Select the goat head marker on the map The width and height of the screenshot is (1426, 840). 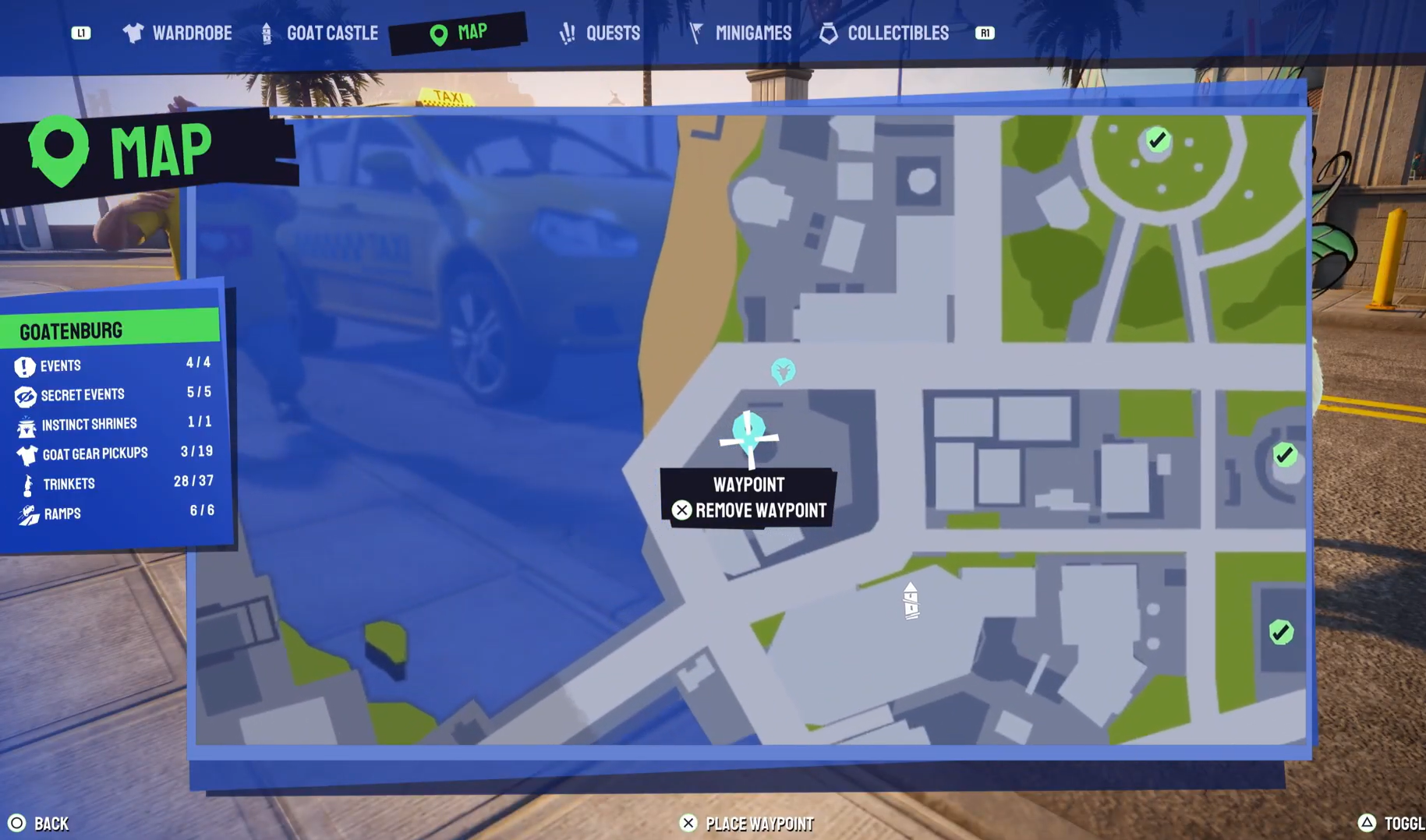783,372
